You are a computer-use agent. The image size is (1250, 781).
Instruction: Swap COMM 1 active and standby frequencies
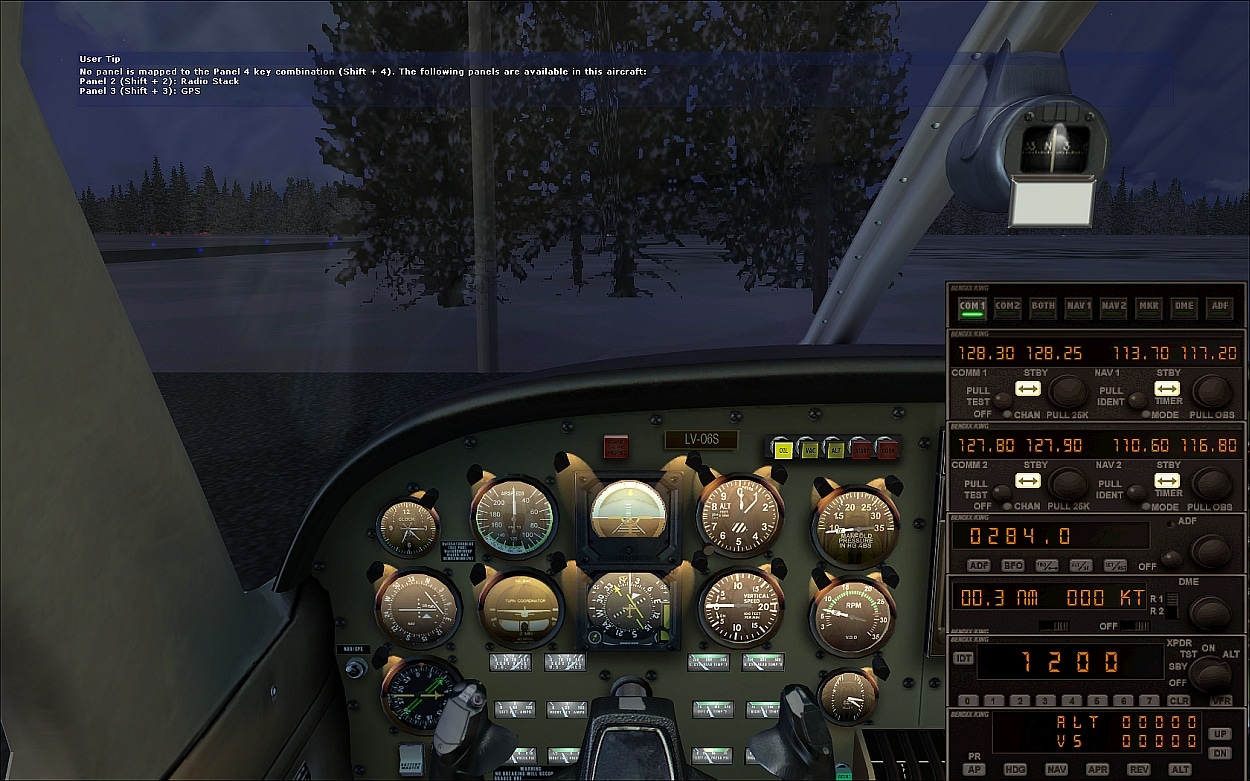1028,389
